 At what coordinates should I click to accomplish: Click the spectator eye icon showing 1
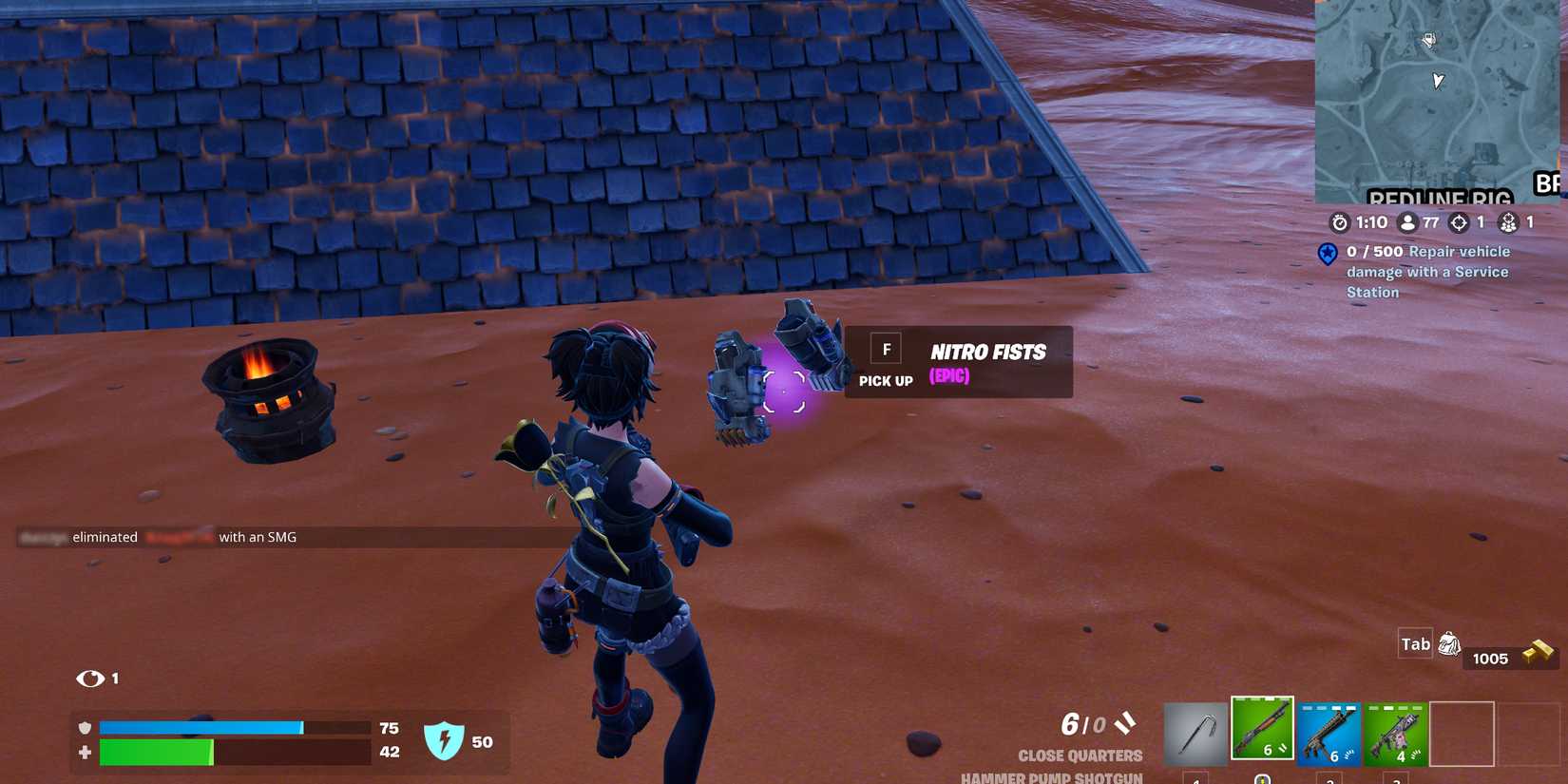90,679
